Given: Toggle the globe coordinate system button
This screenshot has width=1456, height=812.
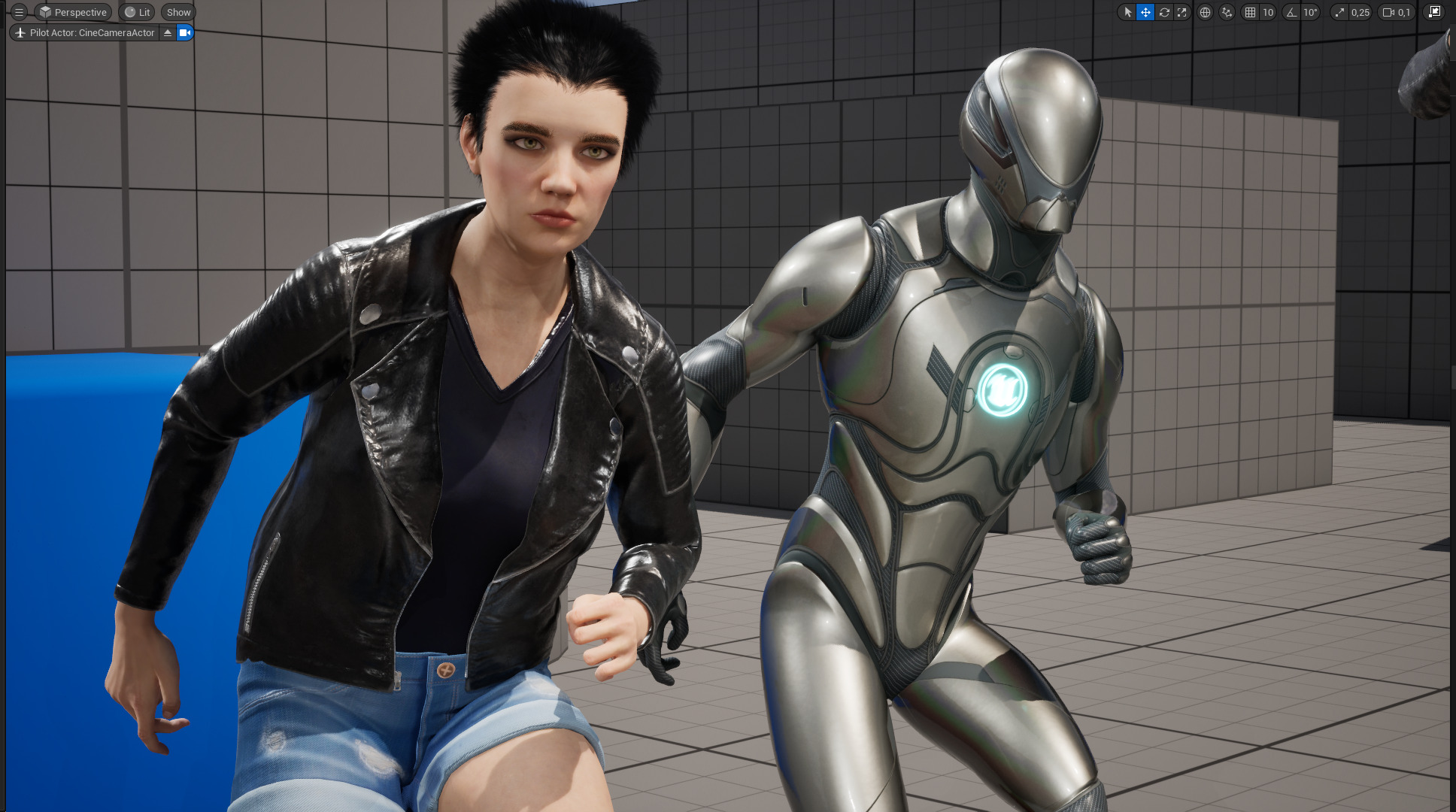Looking at the screenshot, I should click(x=1205, y=12).
